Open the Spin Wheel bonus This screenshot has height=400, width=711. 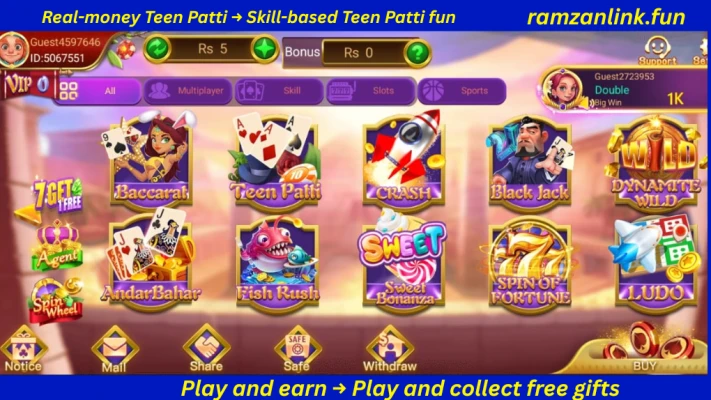(56, 299)
